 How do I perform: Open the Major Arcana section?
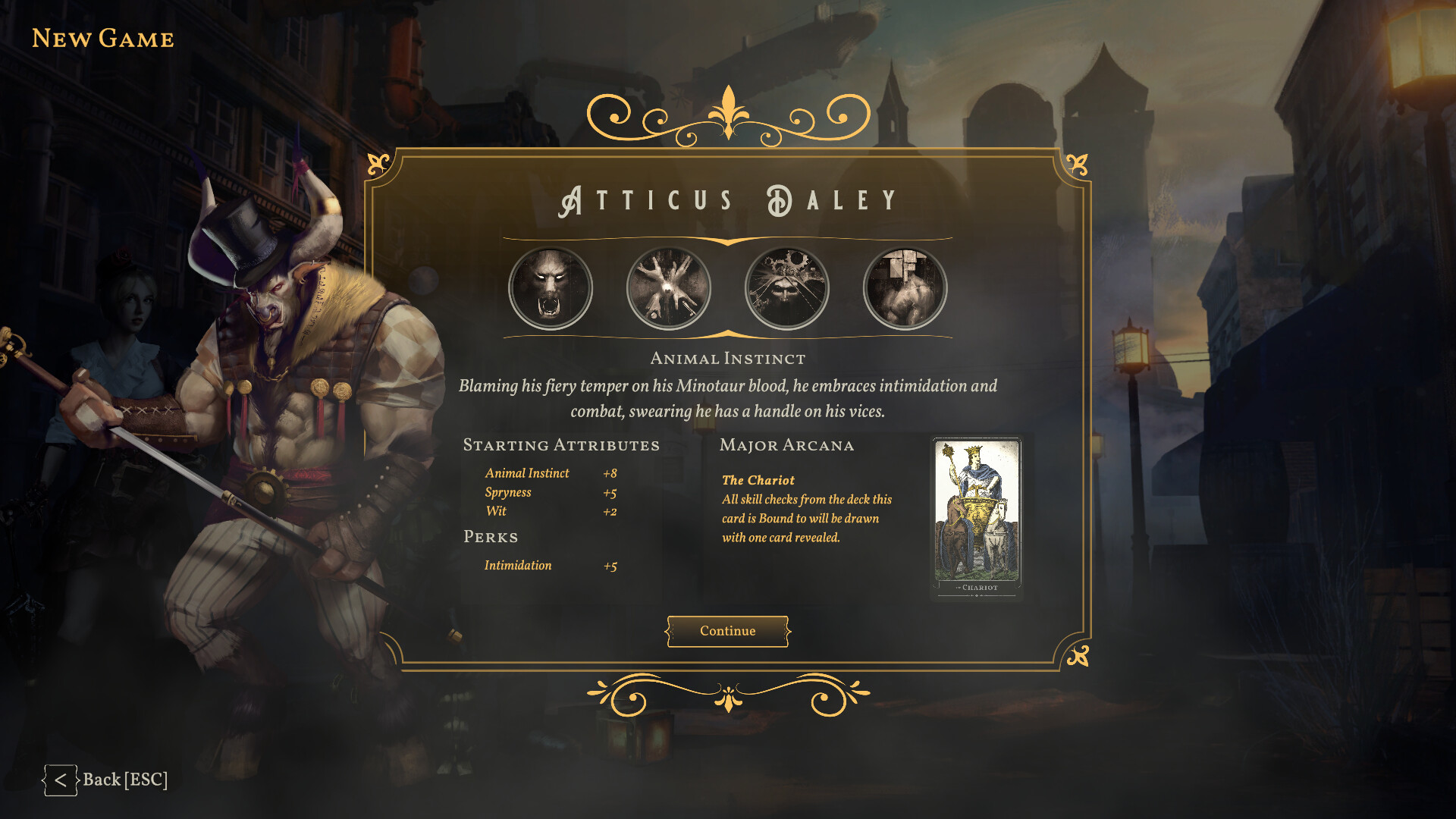tap(787, 445)
